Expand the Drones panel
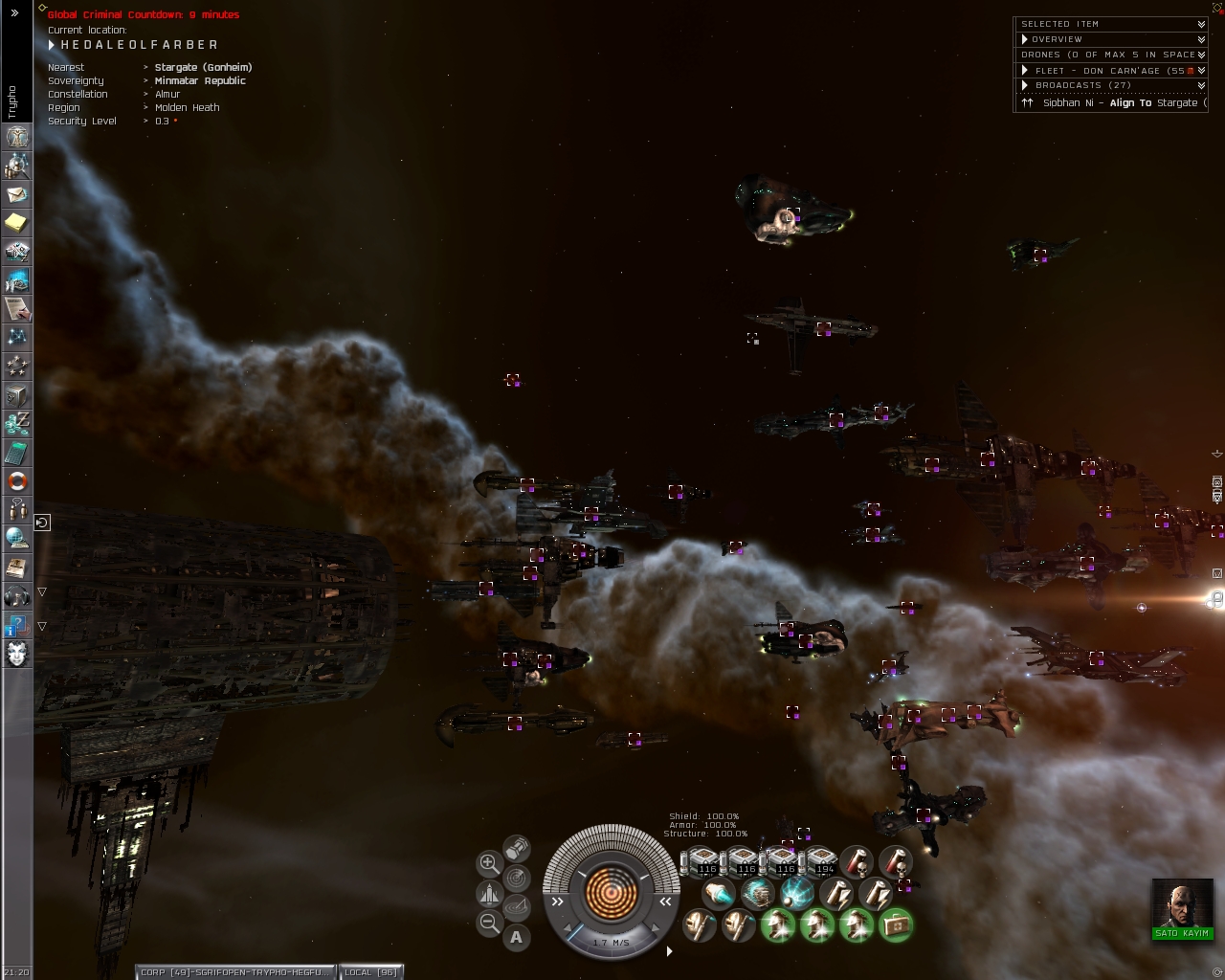This screenshot has height=980, width=1225. (1110, 55)
